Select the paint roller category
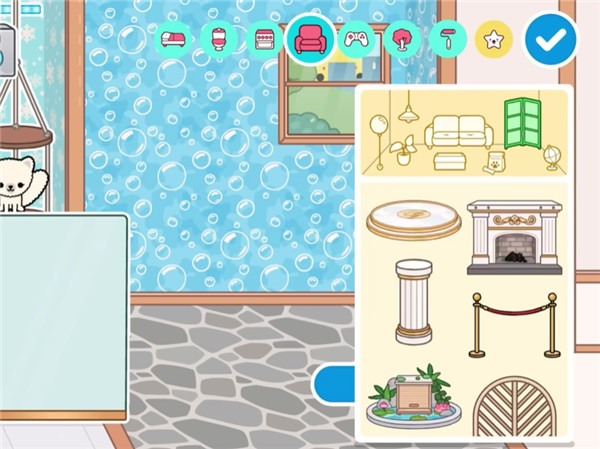The width and height of the screenshot is (600, 449). 446,39
